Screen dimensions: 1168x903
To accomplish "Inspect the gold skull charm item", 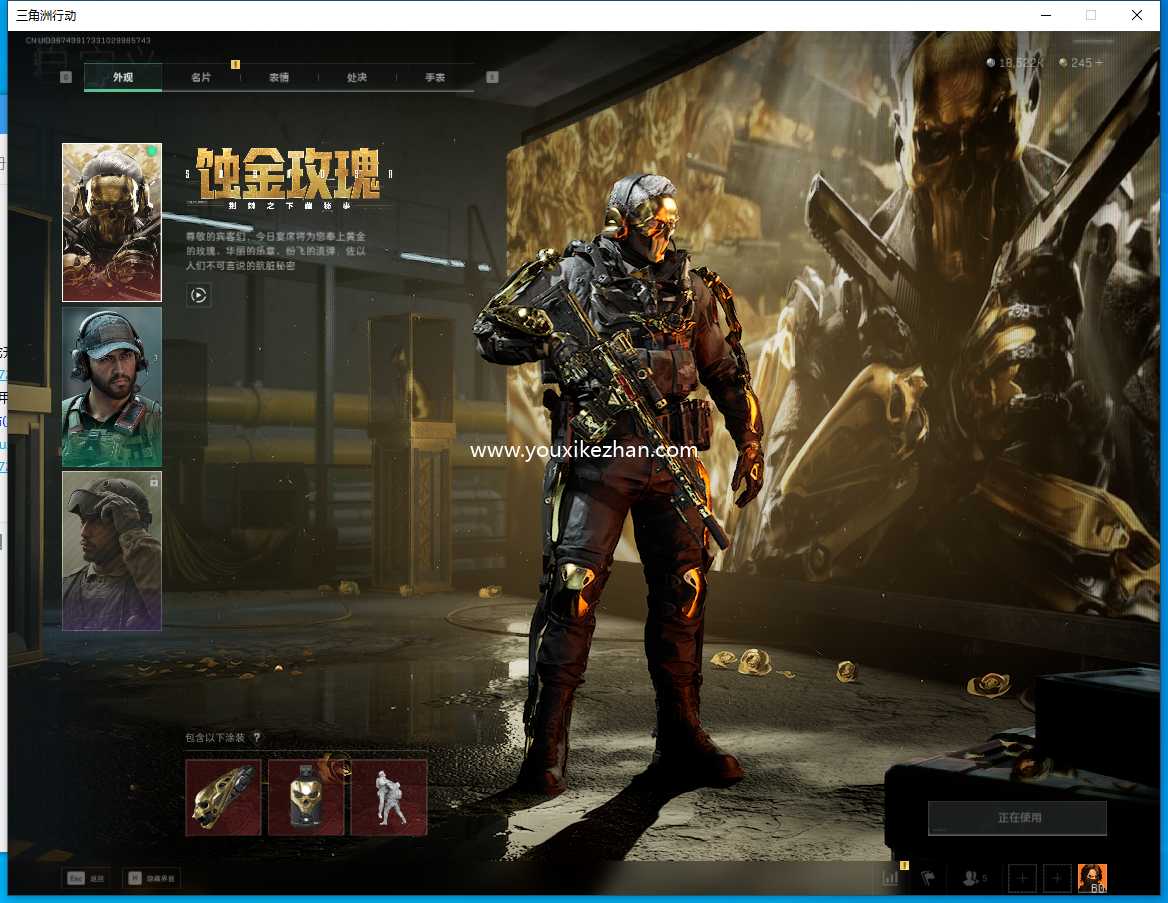I will [x=306, y=797].
